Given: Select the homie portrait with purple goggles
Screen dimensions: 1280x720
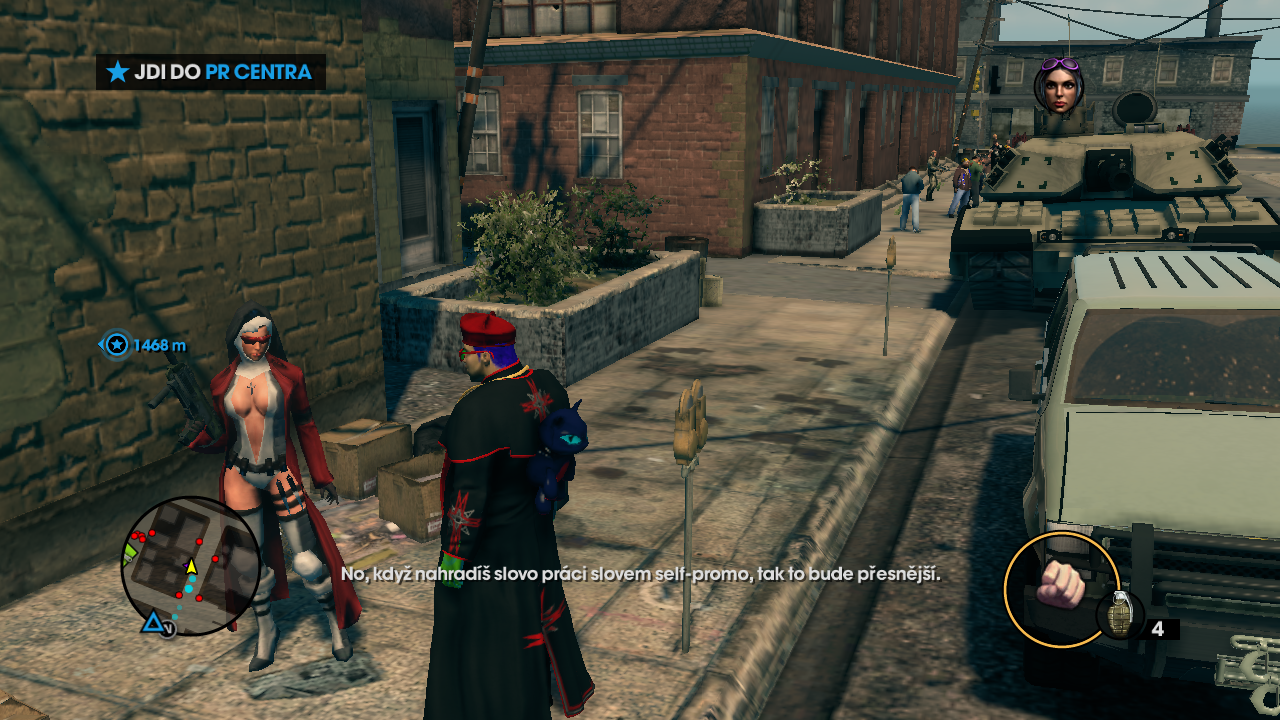Looking at the screenshot, I should [1060, 85].
